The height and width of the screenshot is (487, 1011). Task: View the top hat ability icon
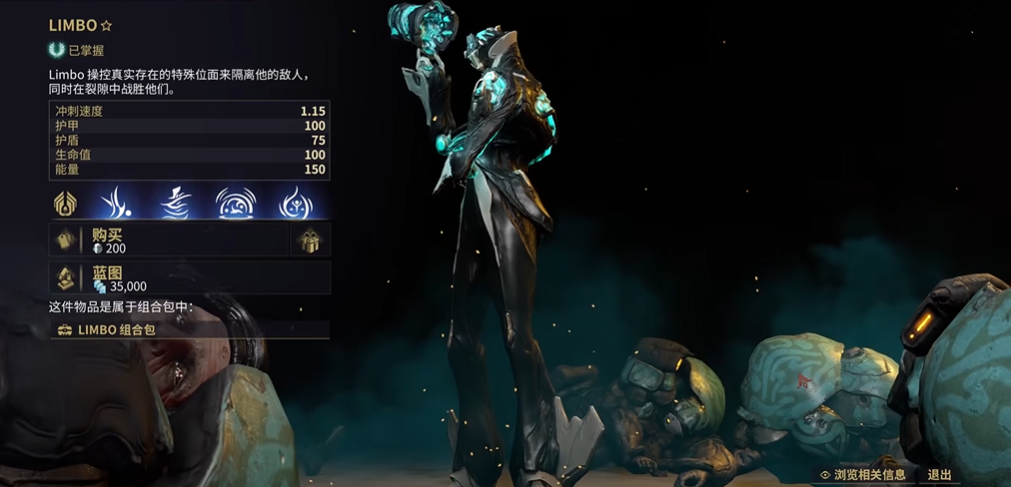176,203
